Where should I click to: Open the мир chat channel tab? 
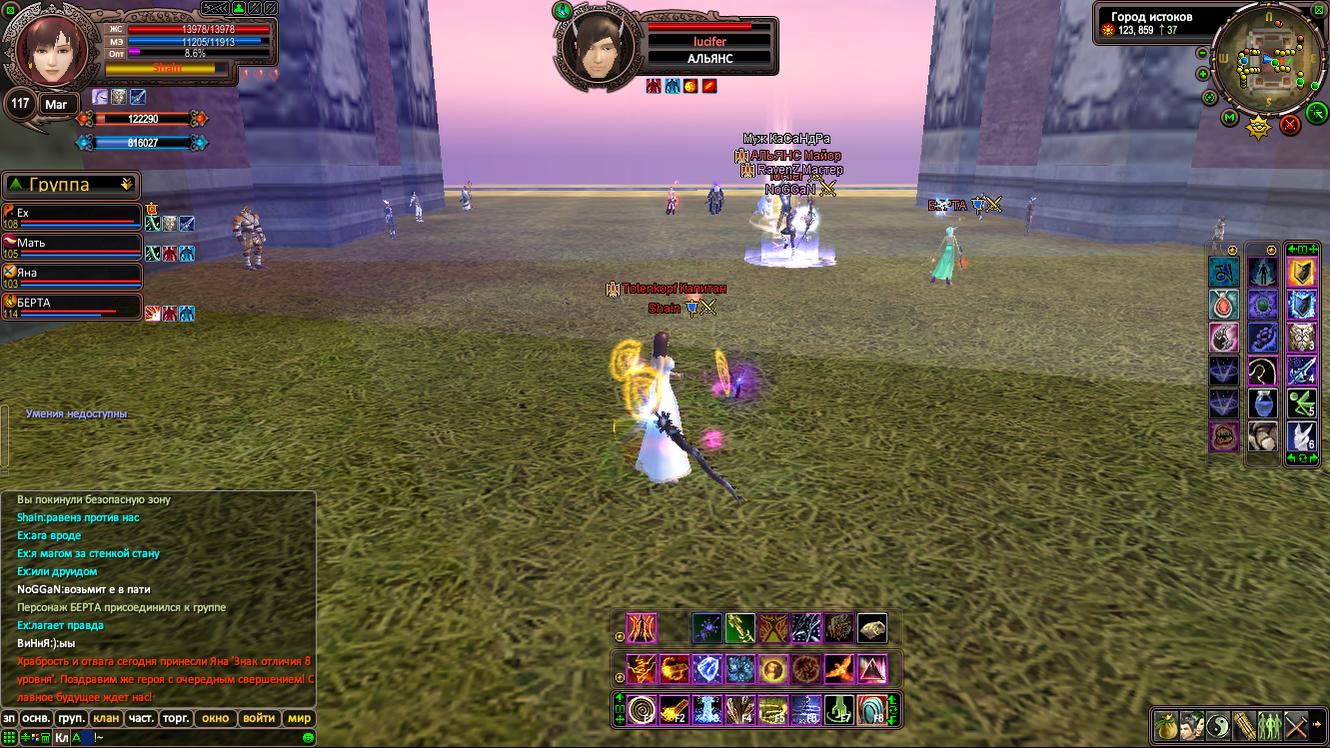[299, 718]
